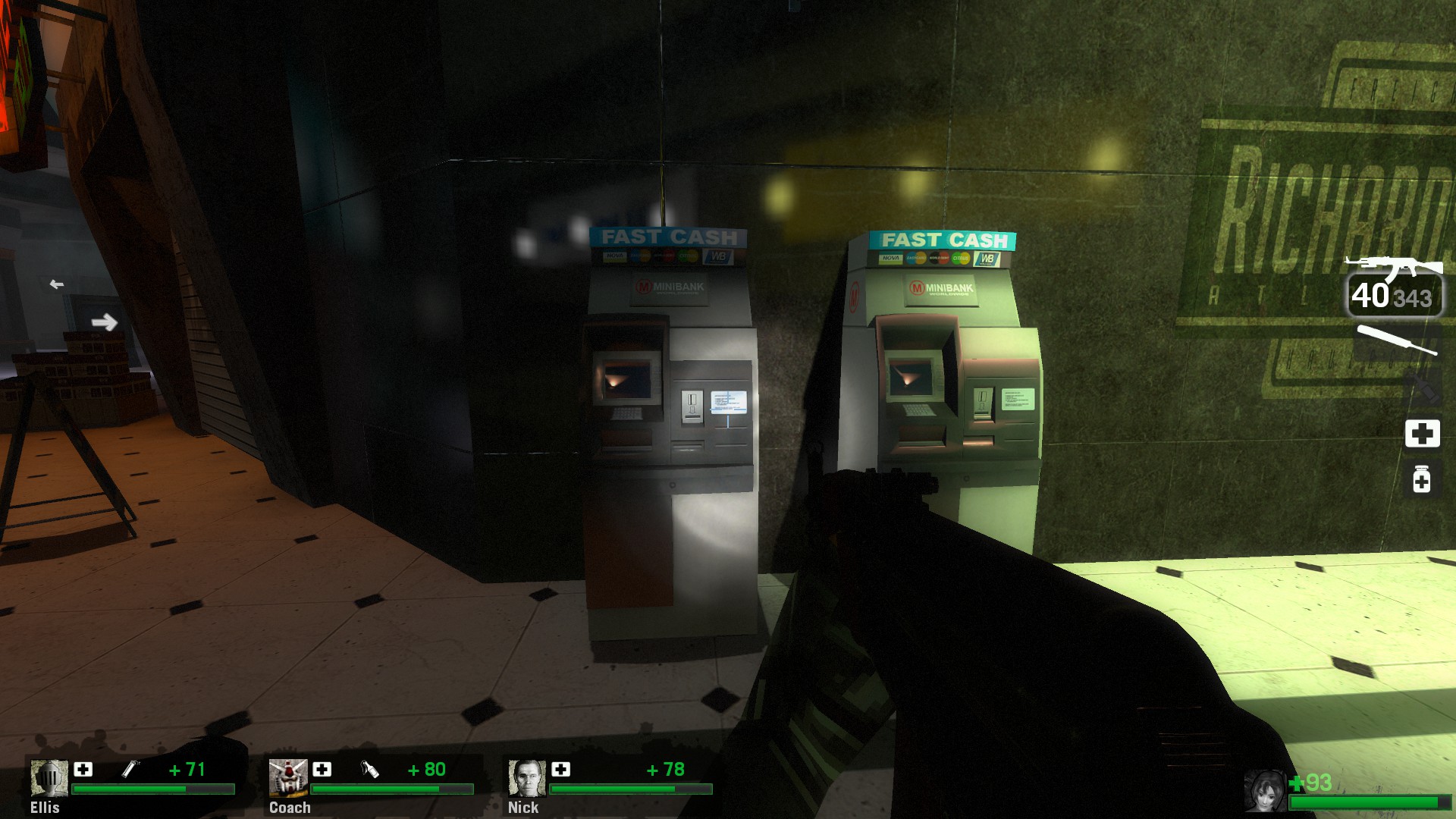This screenshot has width=1456, height=819.
Task: Click Ellis's first aid kit icon
Action: click(83, 770)
